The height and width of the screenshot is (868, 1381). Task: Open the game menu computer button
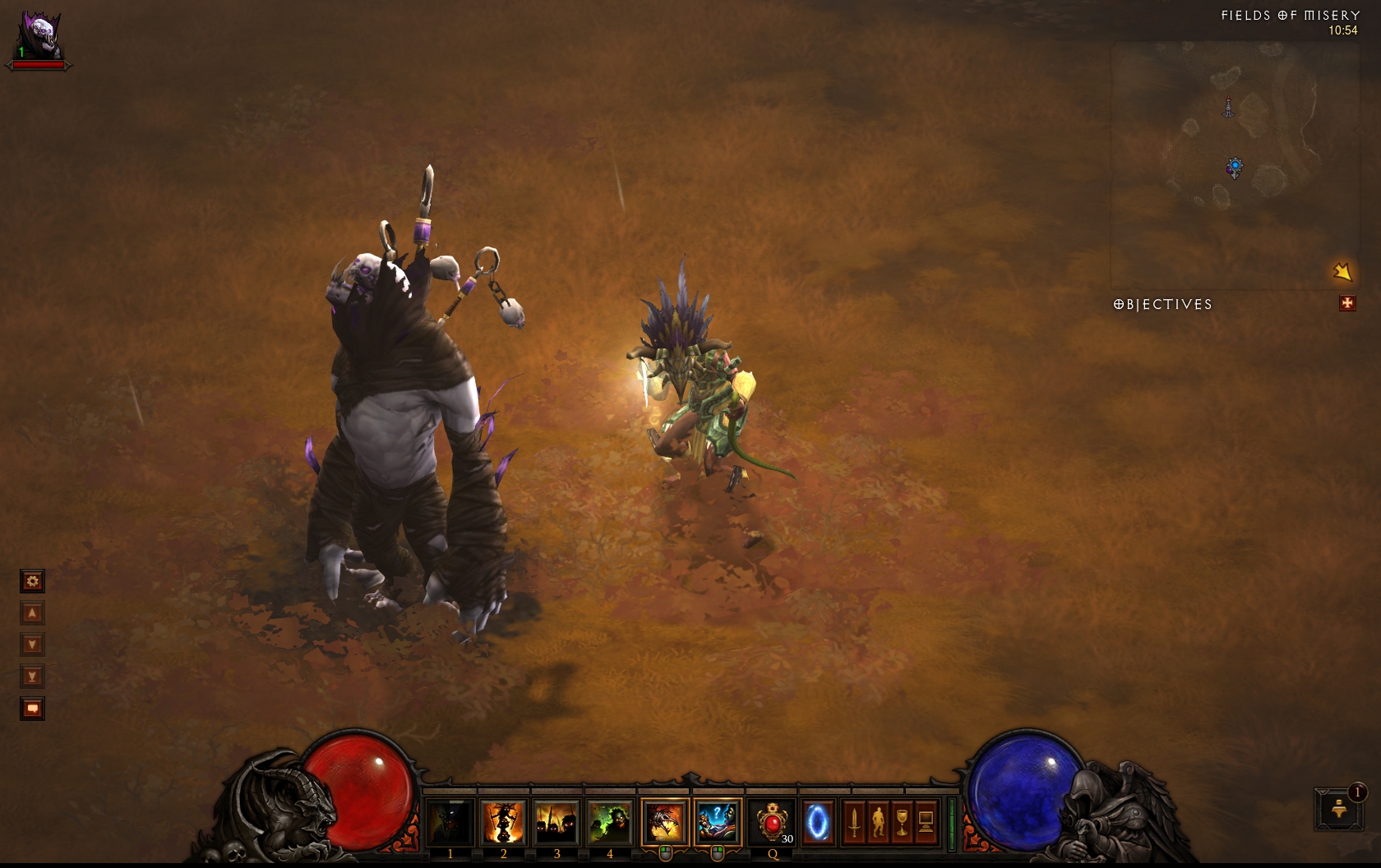[926, 821]
